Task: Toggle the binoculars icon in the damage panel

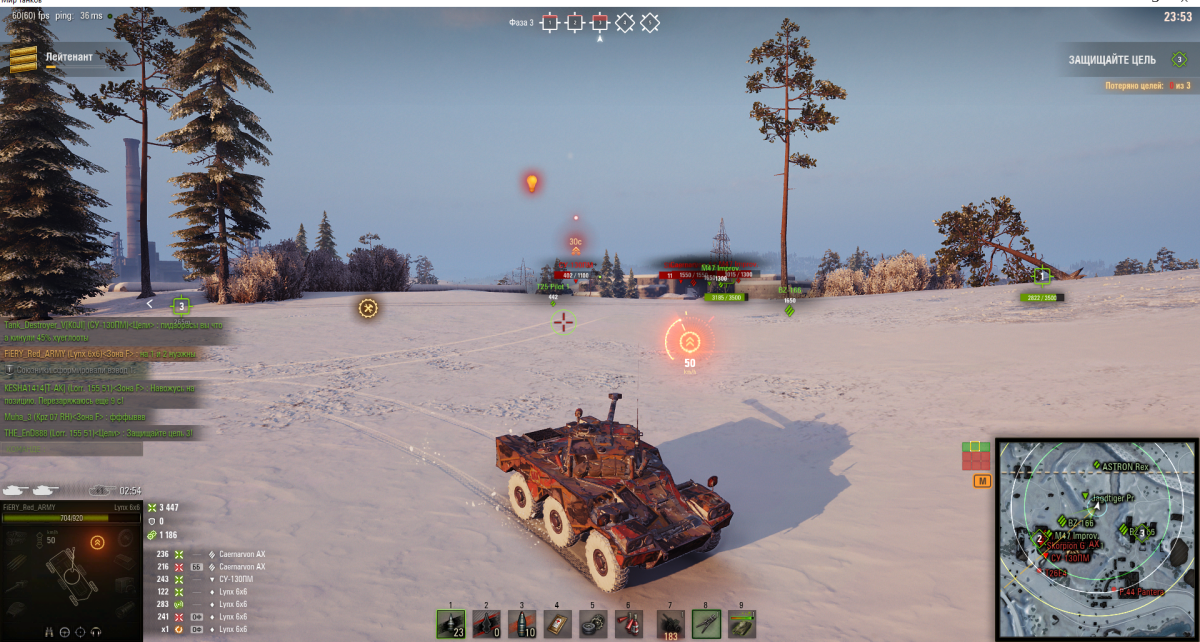Action: [x=47, y=632]
